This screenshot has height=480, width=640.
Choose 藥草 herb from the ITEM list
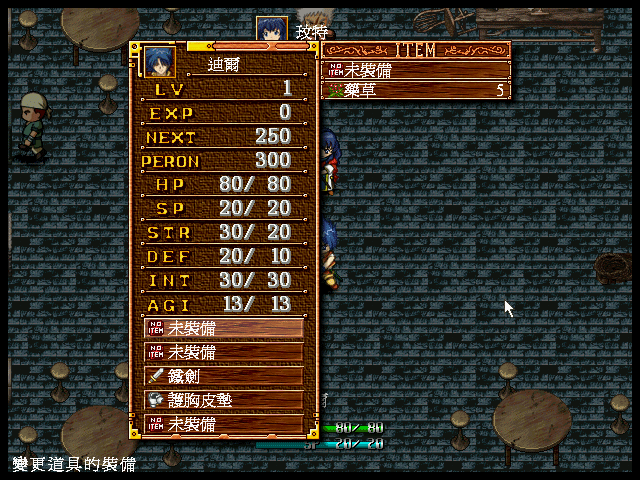[x=415, y=90]
